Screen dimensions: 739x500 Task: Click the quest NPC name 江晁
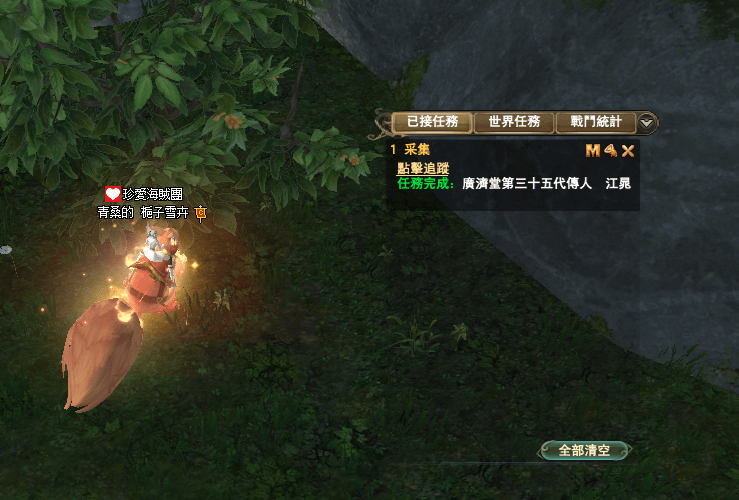617,184
